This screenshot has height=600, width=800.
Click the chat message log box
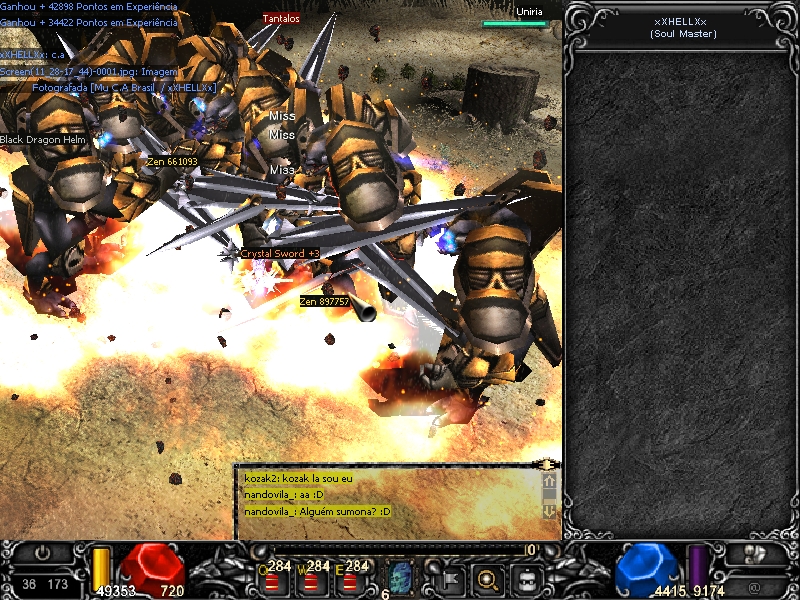coord(390,496)
